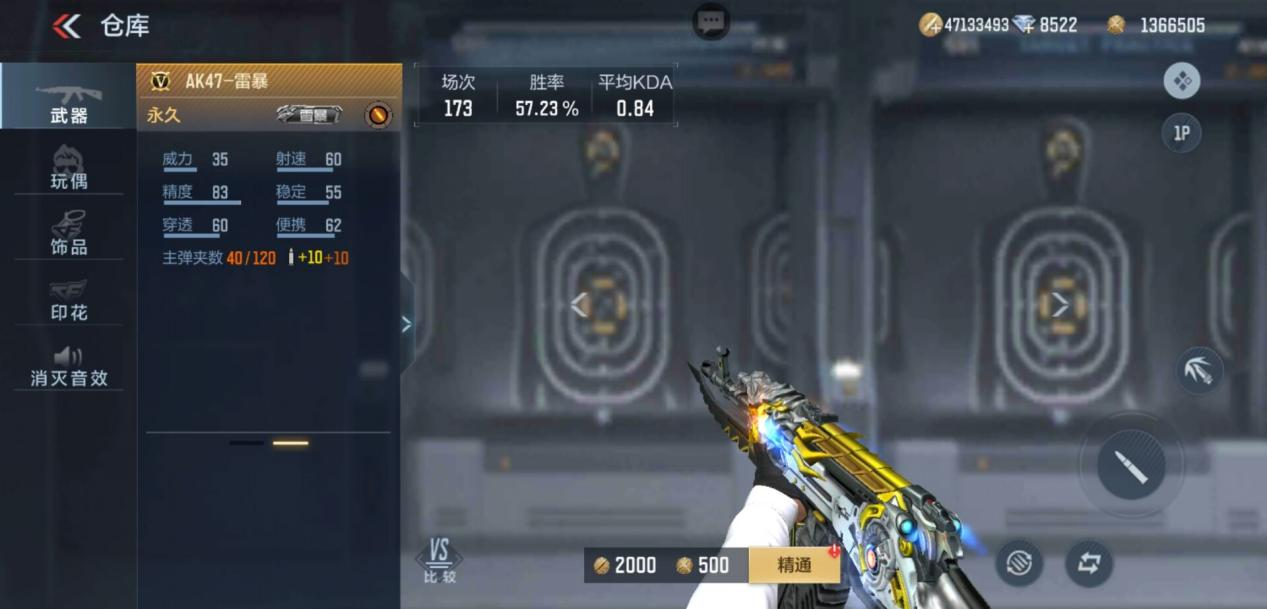Show next weapon with right arrow

[1060, 305]
